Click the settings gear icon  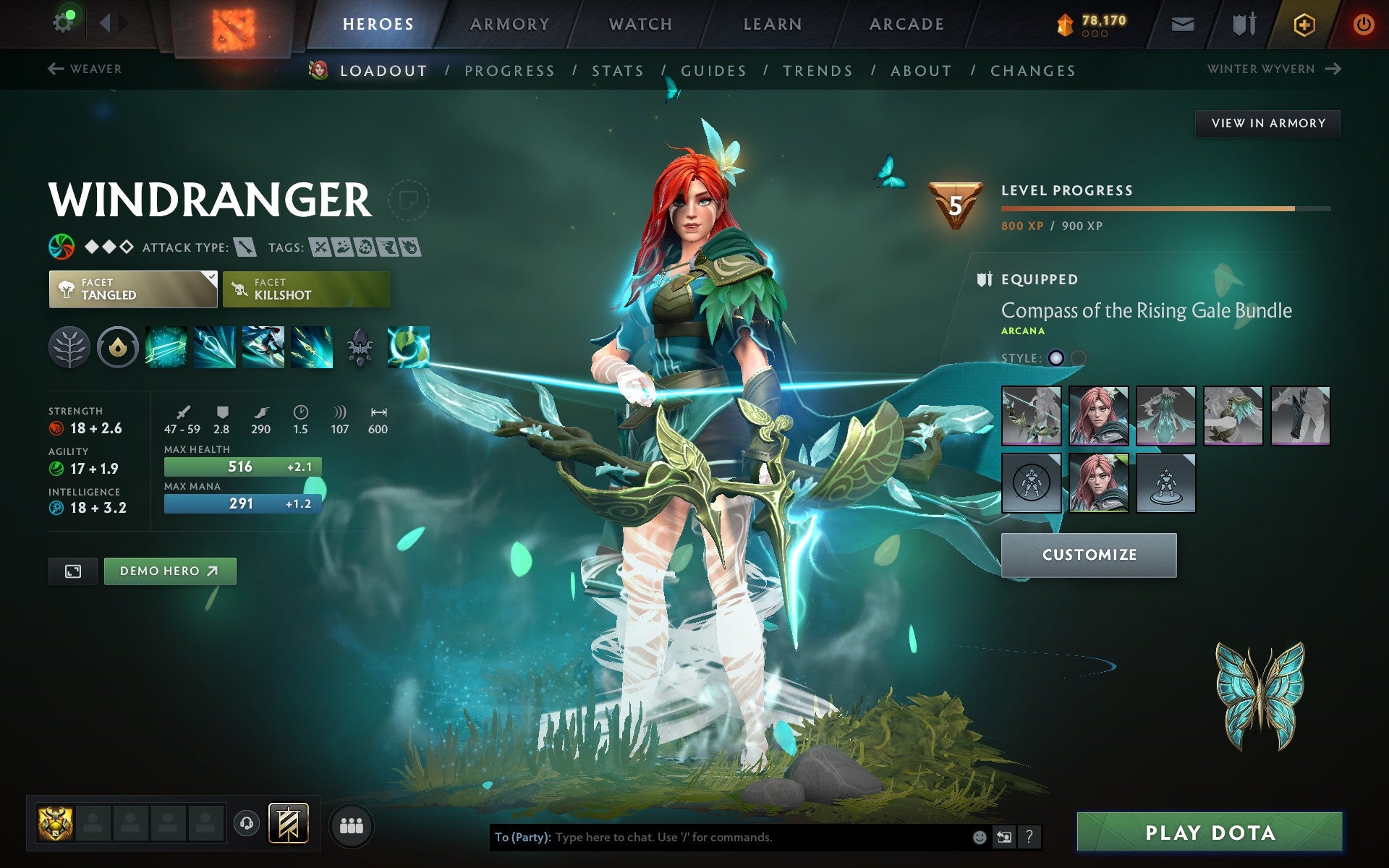point(64,22)
